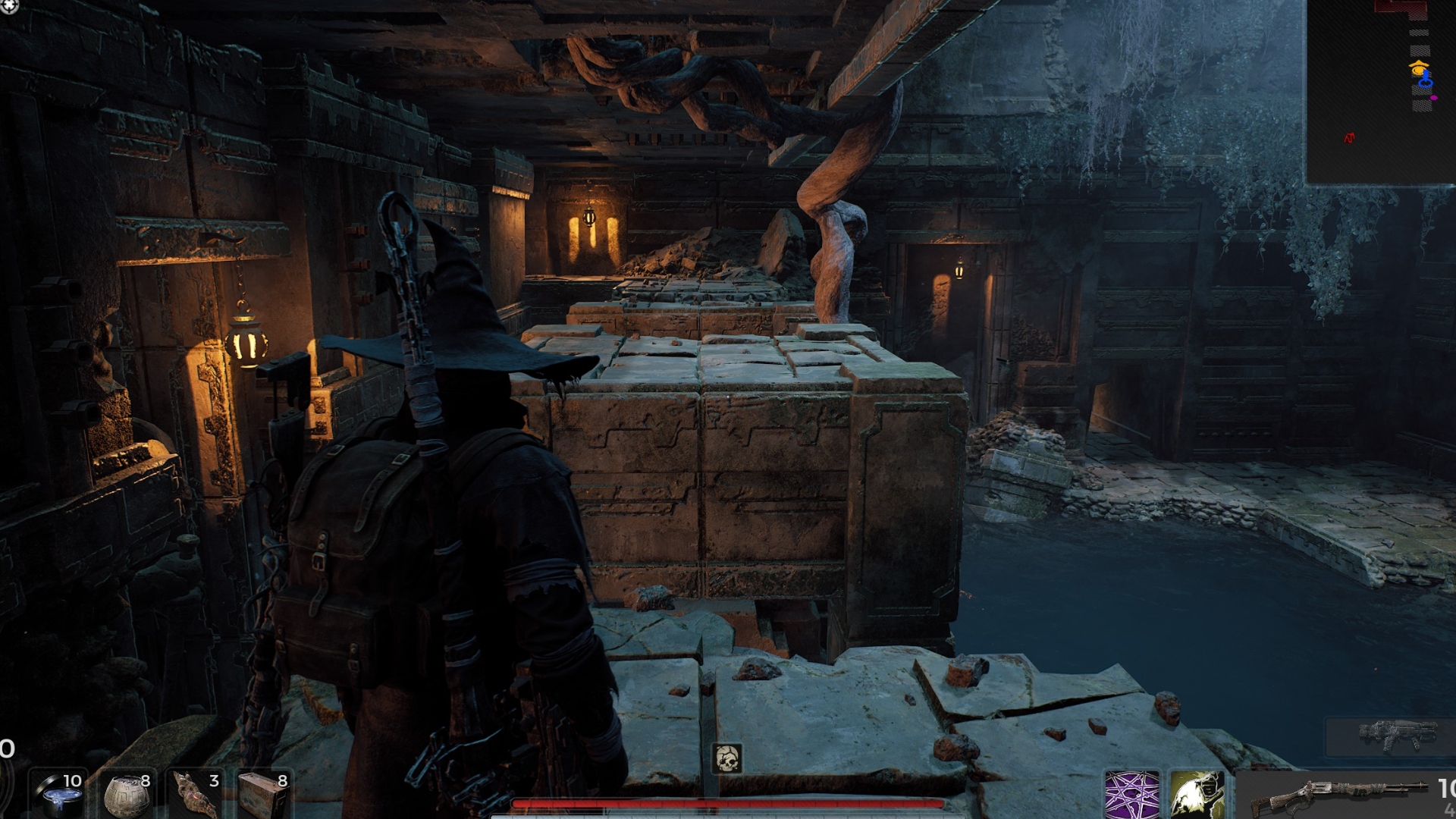Click the dark red room shape on the minimap
This screenshot has height=819, width=1456.
pyautogui.click(x=1401, y=8)
